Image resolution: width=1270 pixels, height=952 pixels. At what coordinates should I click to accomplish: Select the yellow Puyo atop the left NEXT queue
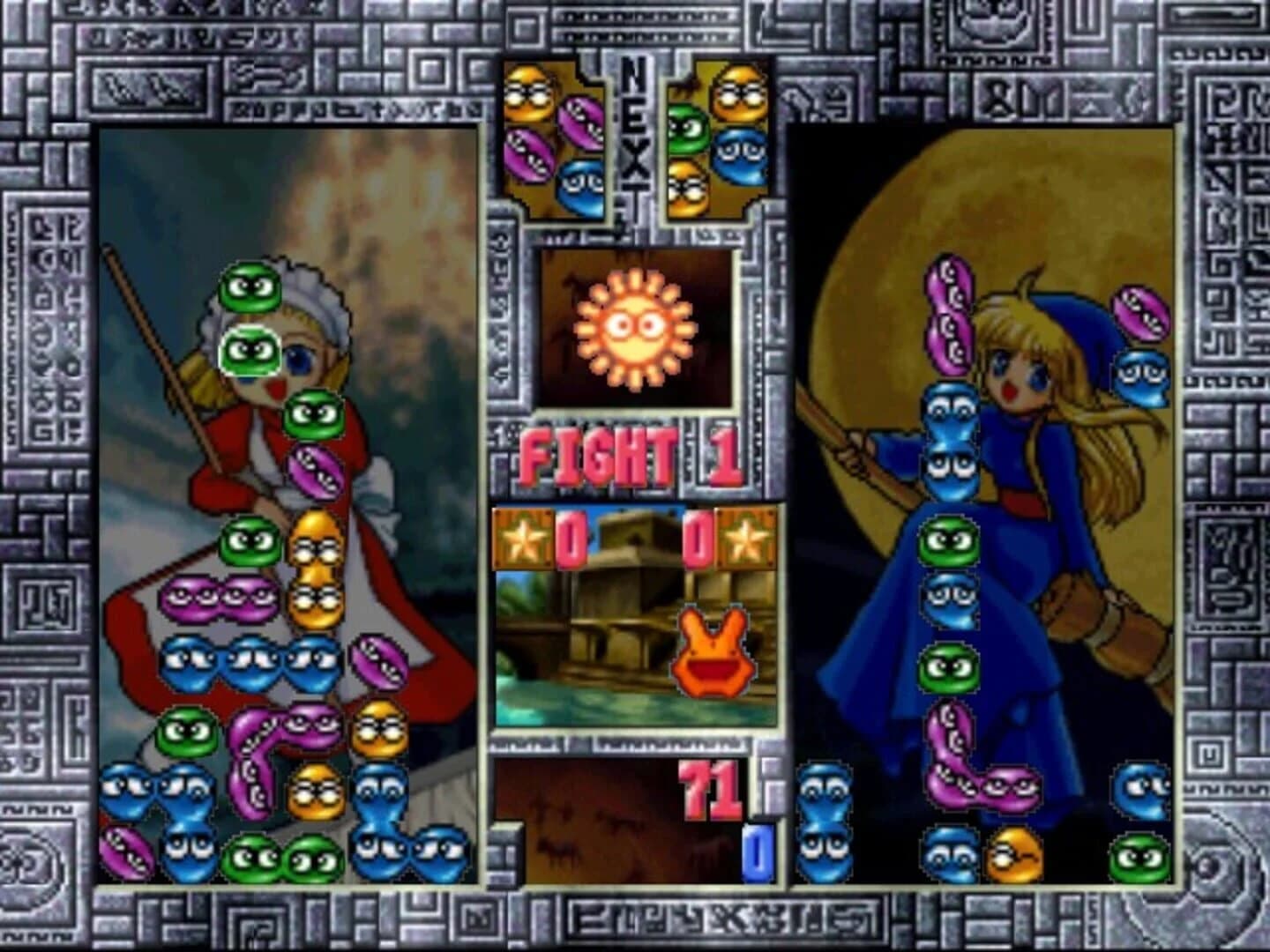click(x=527, y=93)
